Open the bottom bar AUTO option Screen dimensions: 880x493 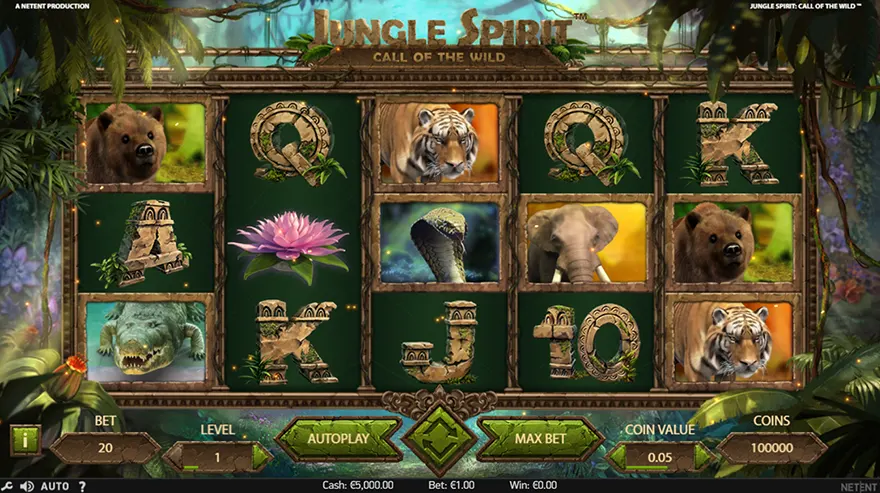(x=55, y=486)
